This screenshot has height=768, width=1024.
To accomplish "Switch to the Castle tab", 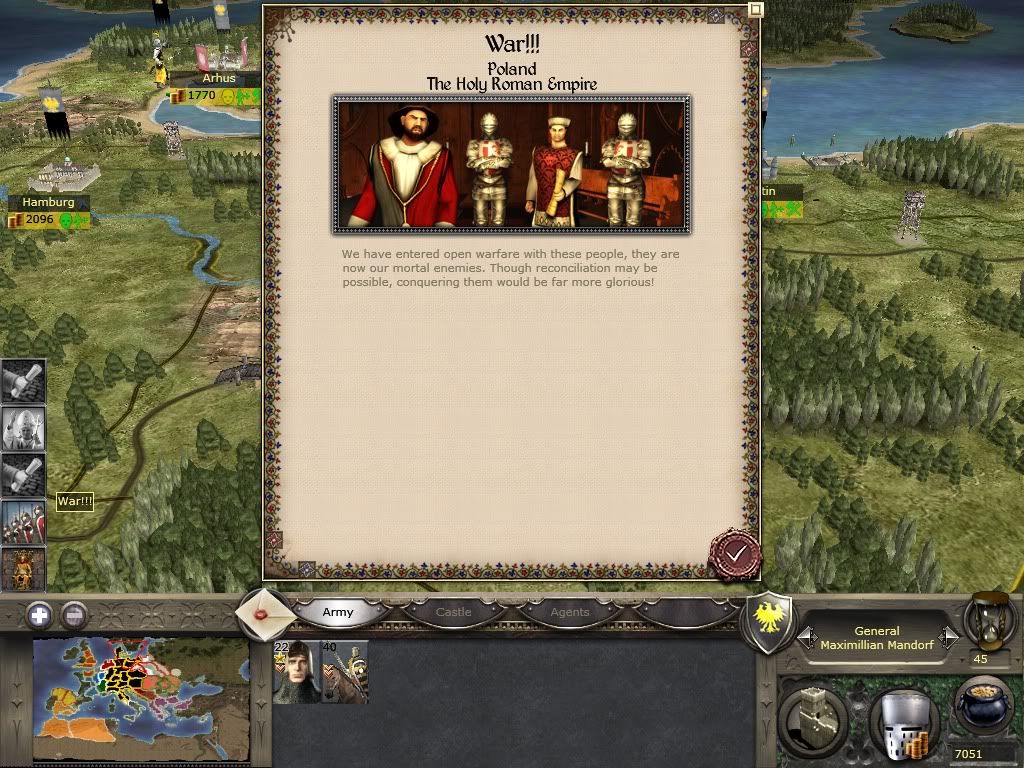I will [x=453, y=612].
